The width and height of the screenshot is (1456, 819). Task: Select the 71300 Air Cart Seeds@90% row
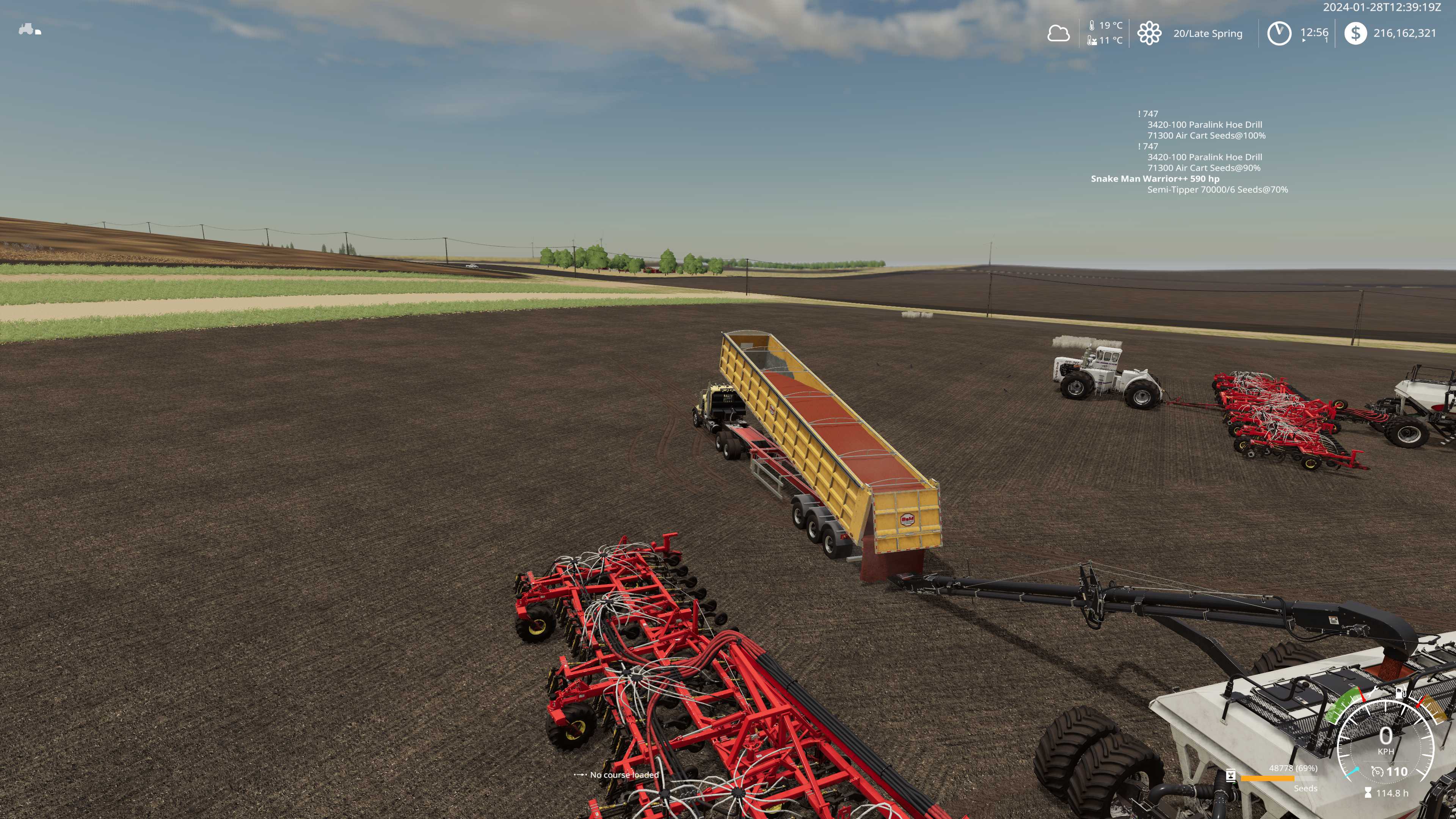click(x=1203, y=168)
